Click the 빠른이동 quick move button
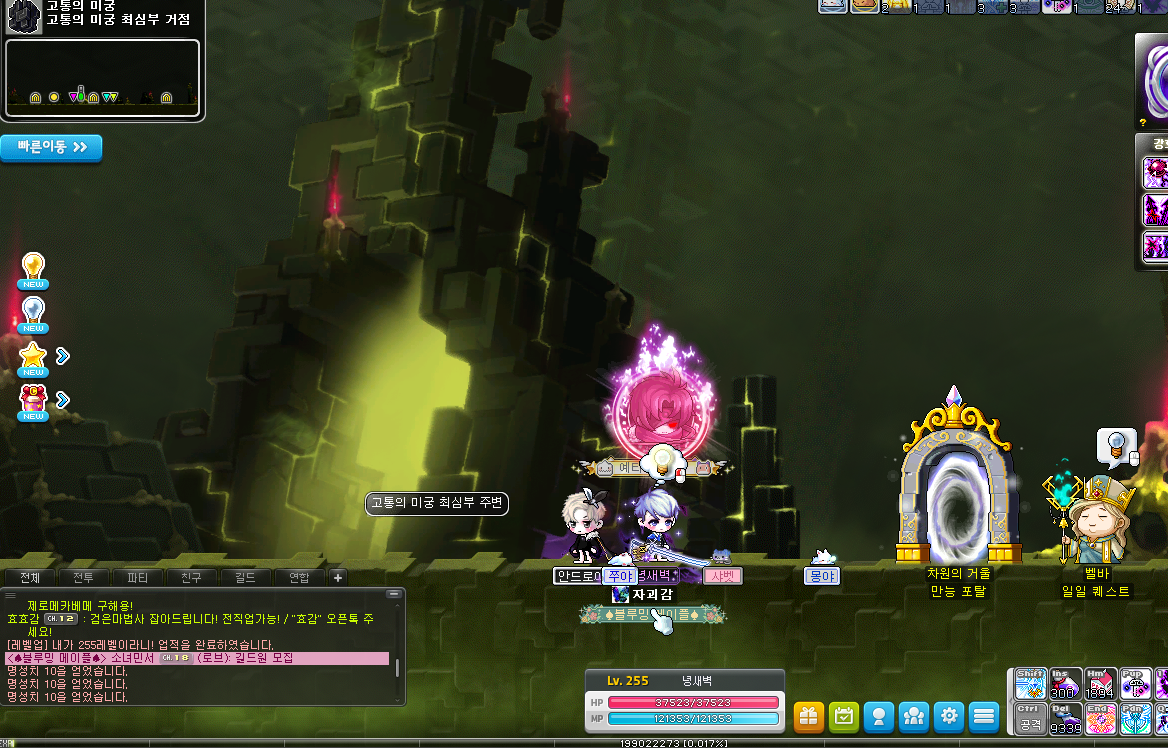Image resolution: width=1168 pixels, height=748 pixels. [x=51, y=147]
